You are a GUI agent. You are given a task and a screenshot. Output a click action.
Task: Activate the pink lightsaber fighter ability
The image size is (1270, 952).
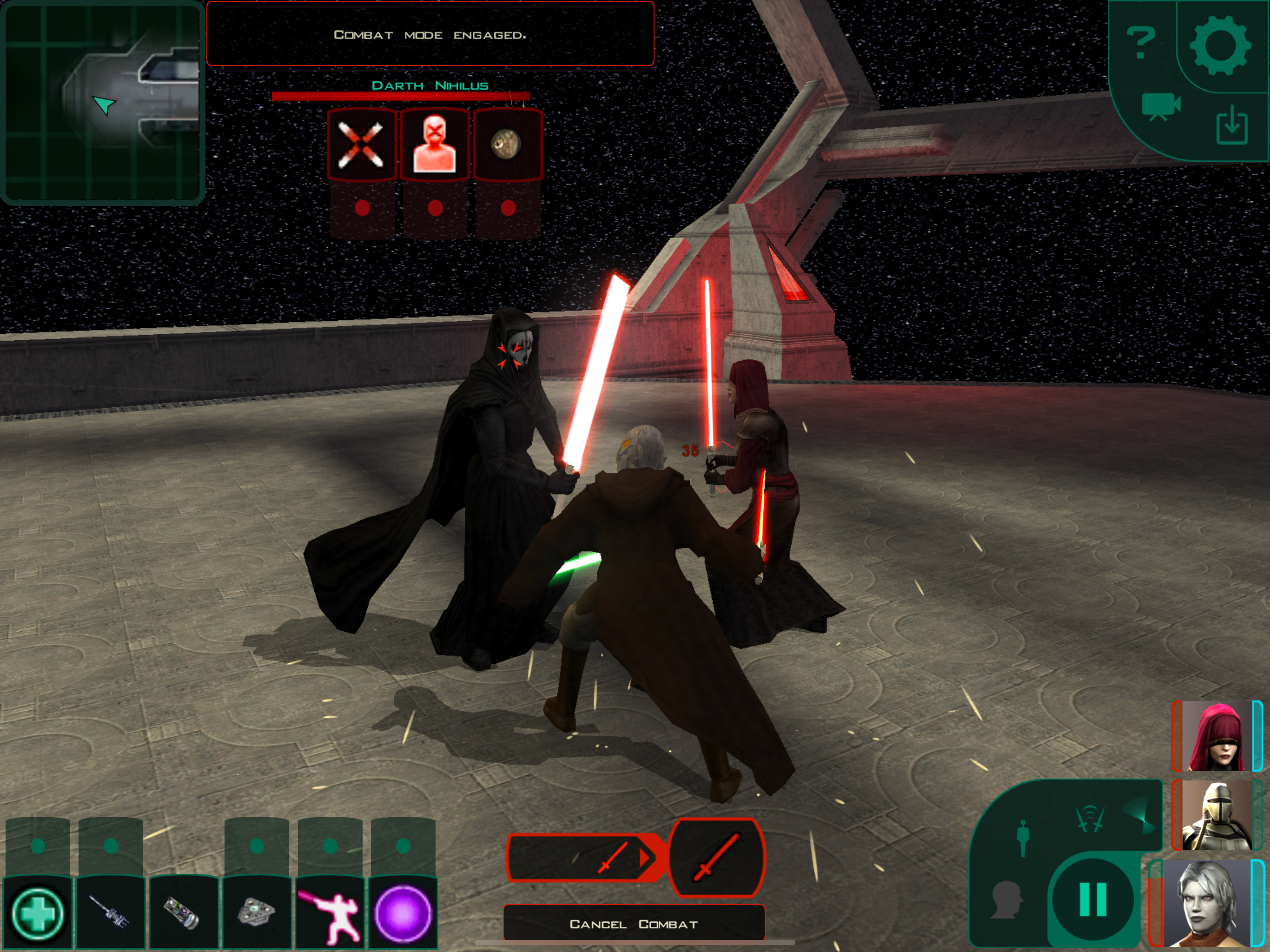[330, 913]
